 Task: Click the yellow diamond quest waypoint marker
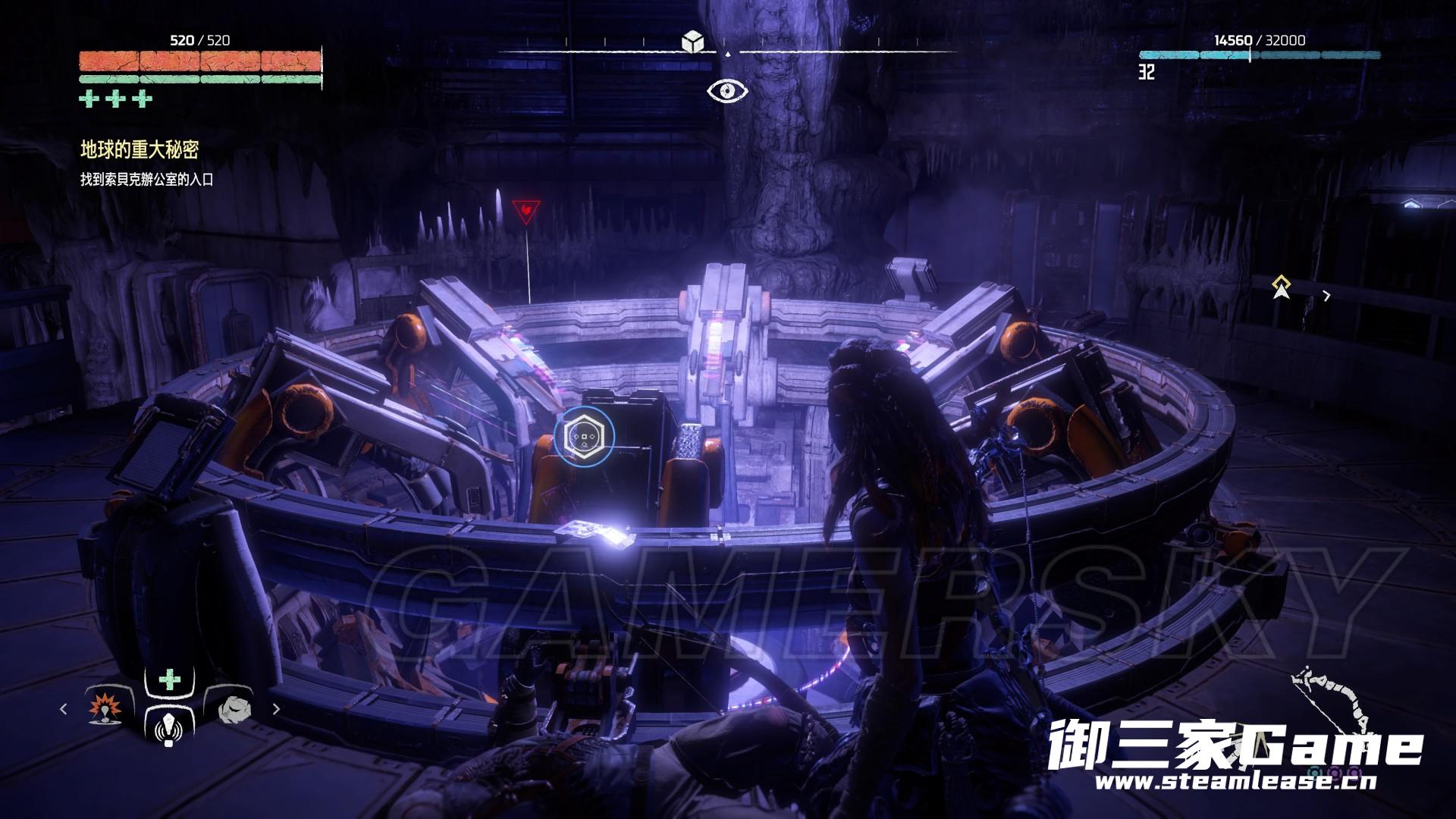click(1282, 287)
